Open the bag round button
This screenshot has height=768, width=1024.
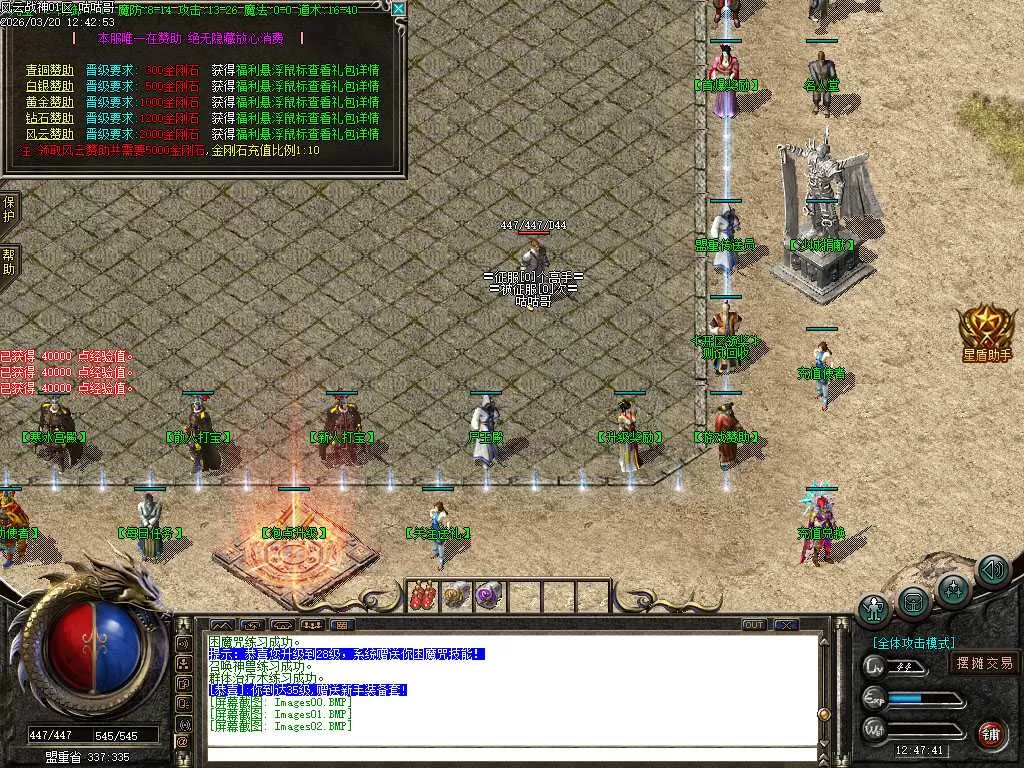tap(915, 602)
